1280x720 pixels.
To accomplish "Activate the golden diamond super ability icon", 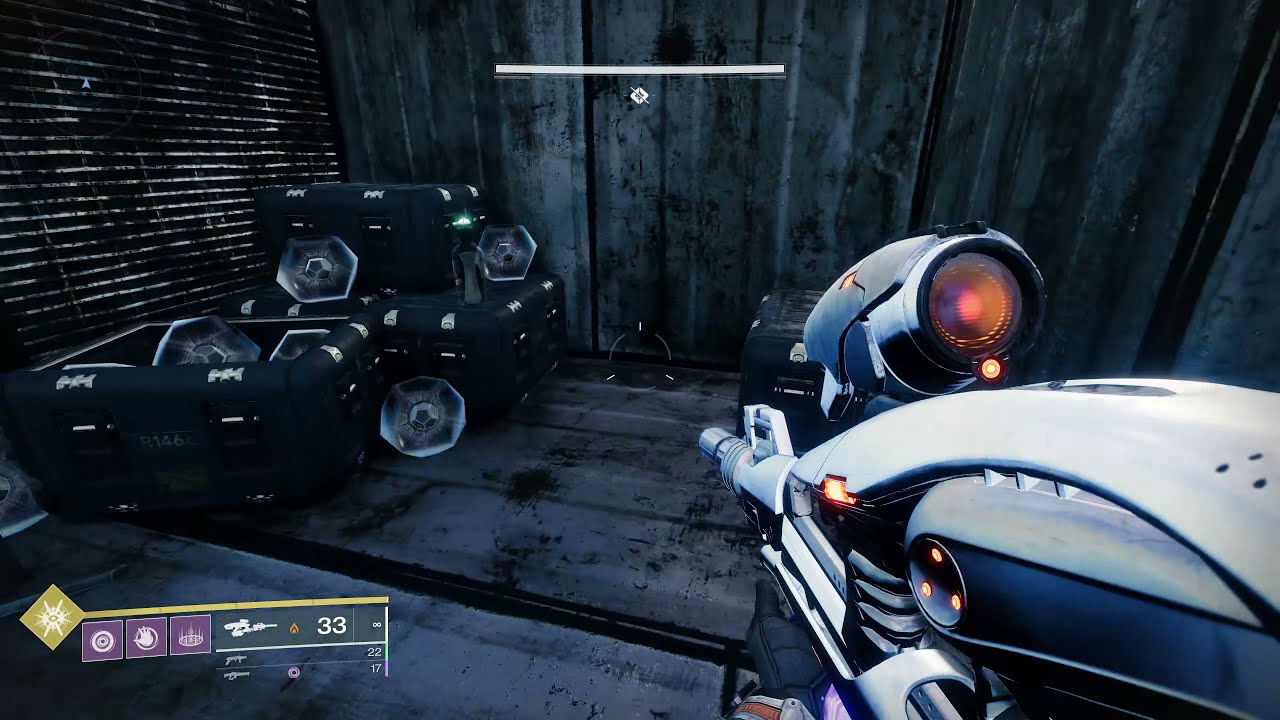I will (x=50, y=618).
